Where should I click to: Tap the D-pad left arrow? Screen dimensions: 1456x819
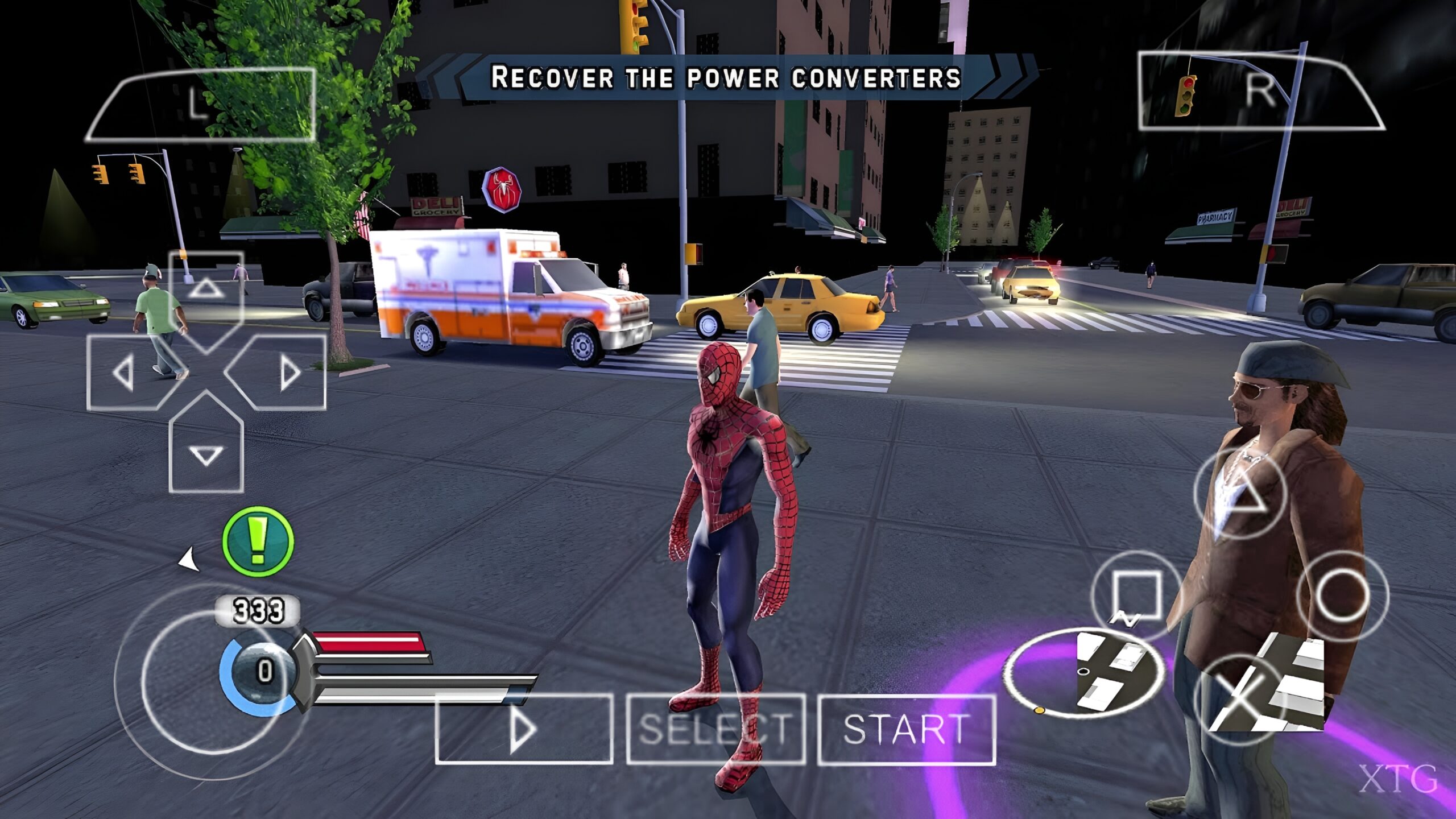point(124,373)
